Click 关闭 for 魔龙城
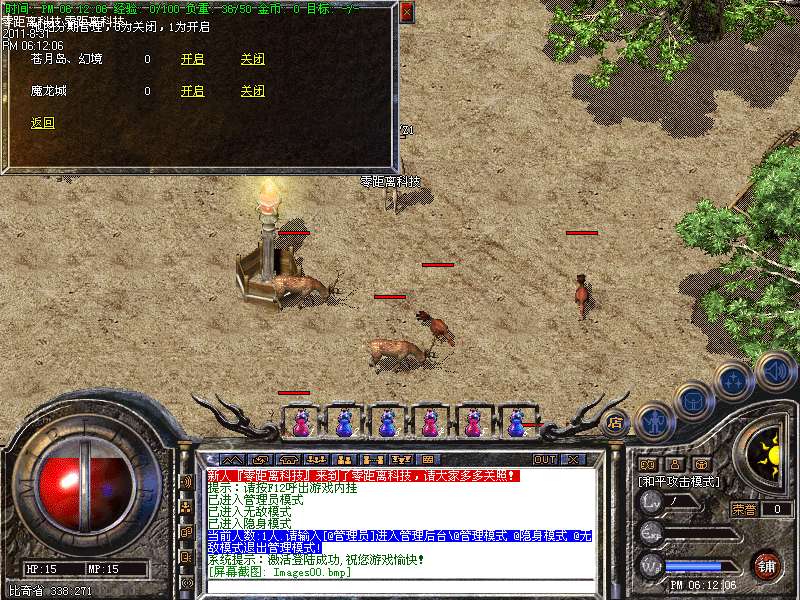The width and height of the screenshot is (800, 600). [252, 91]
